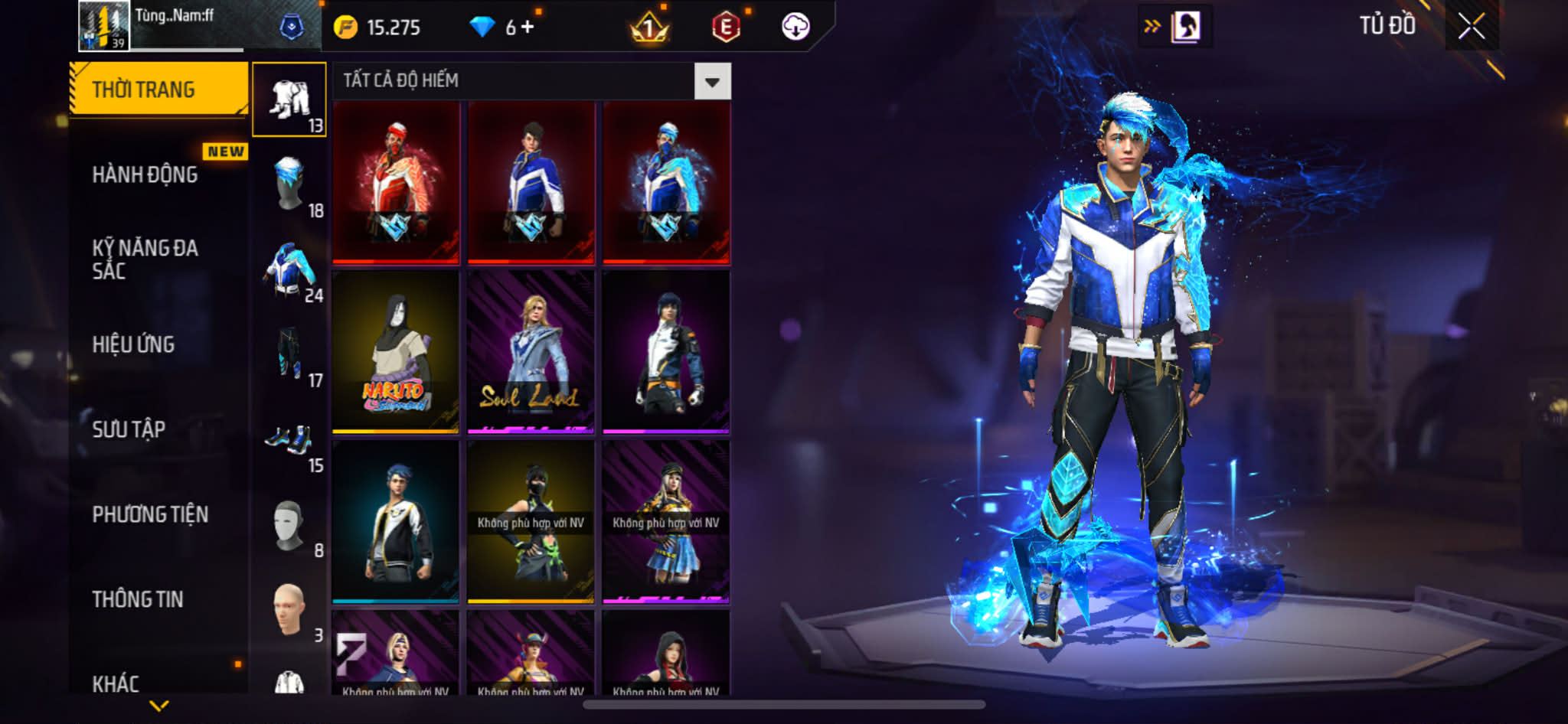The height and width of the screenshot is (724, 1568).
Task: Click the player avatar profile picture
Action: 104,26
